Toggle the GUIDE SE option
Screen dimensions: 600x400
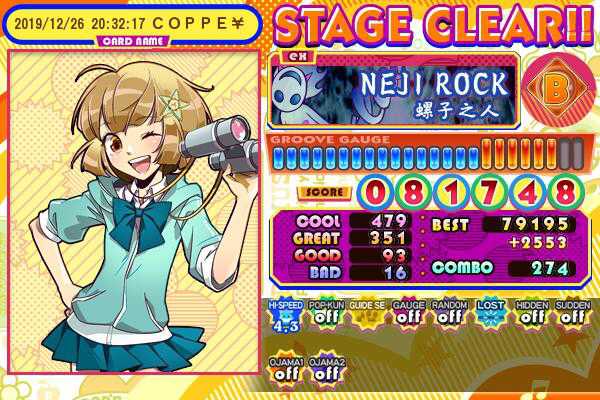[365, 316]
